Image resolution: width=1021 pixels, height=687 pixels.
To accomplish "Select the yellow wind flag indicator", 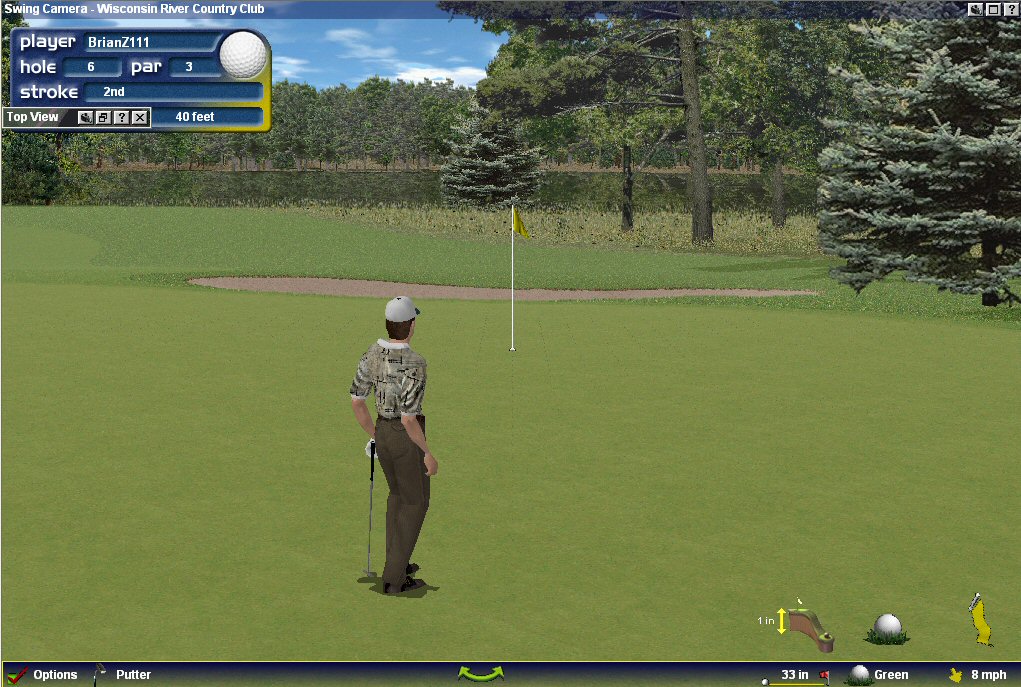I will coord(979,620).
